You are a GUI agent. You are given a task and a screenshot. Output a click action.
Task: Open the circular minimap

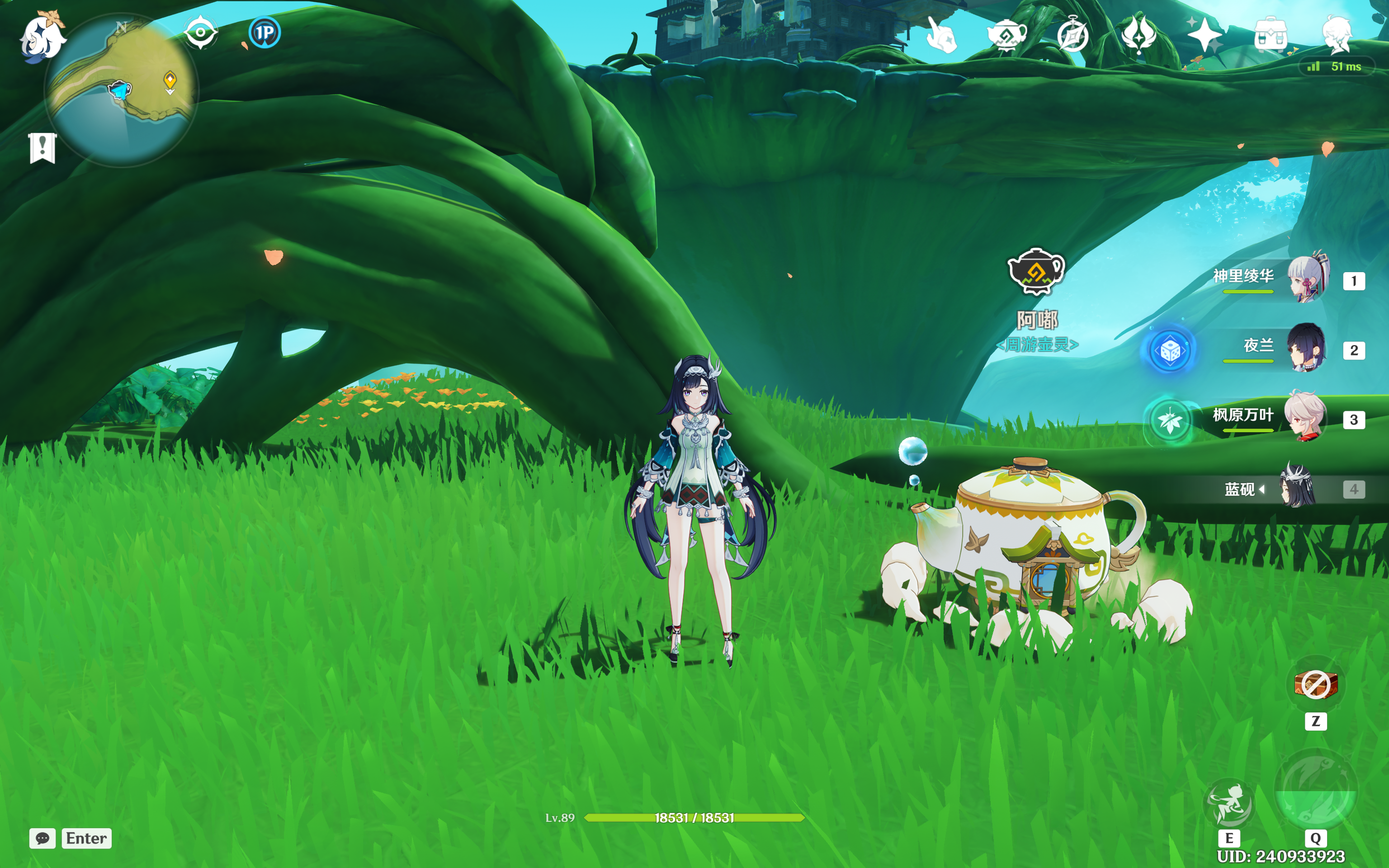tap(121, 90)
